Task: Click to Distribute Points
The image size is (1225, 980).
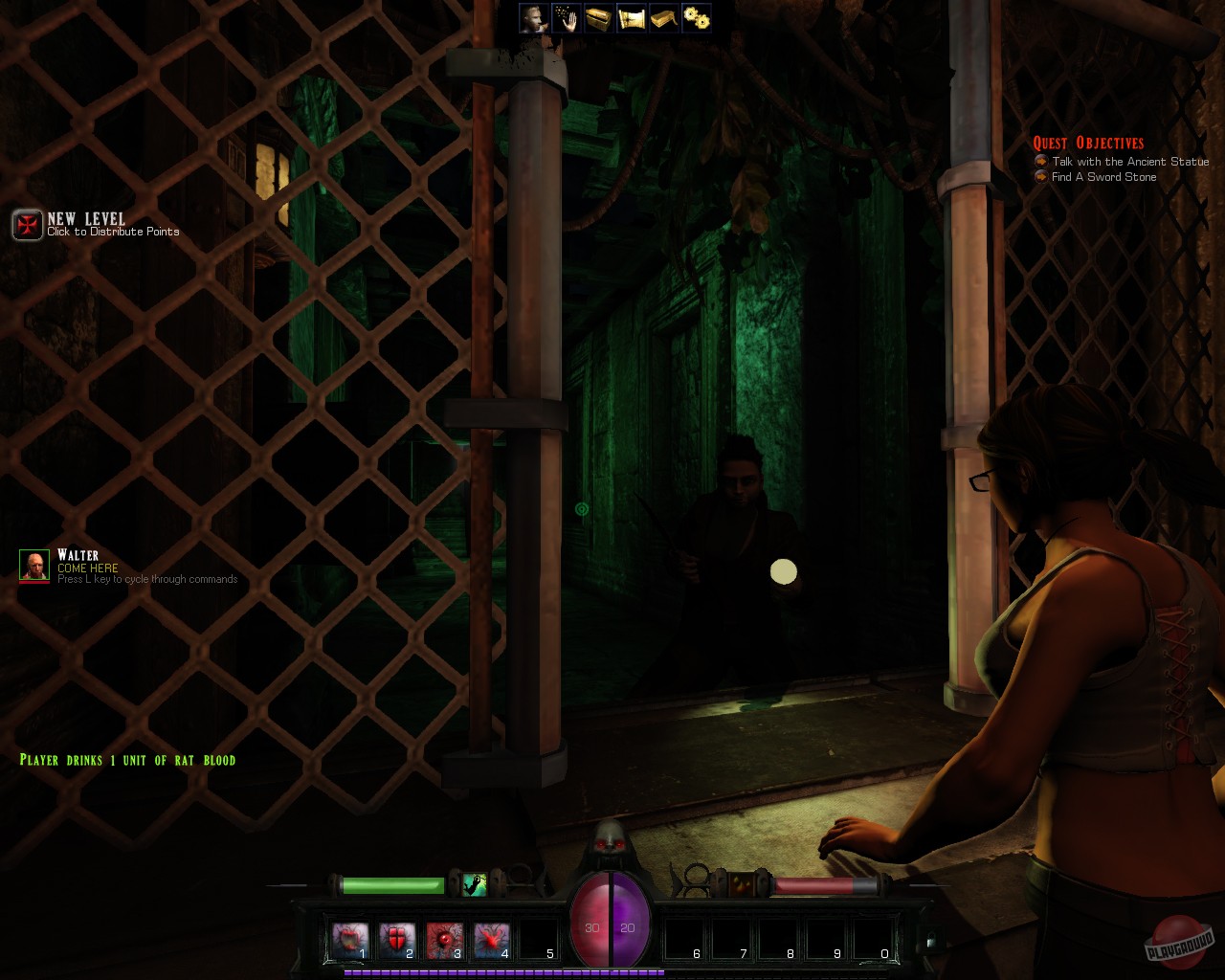Action: [112, 232]
